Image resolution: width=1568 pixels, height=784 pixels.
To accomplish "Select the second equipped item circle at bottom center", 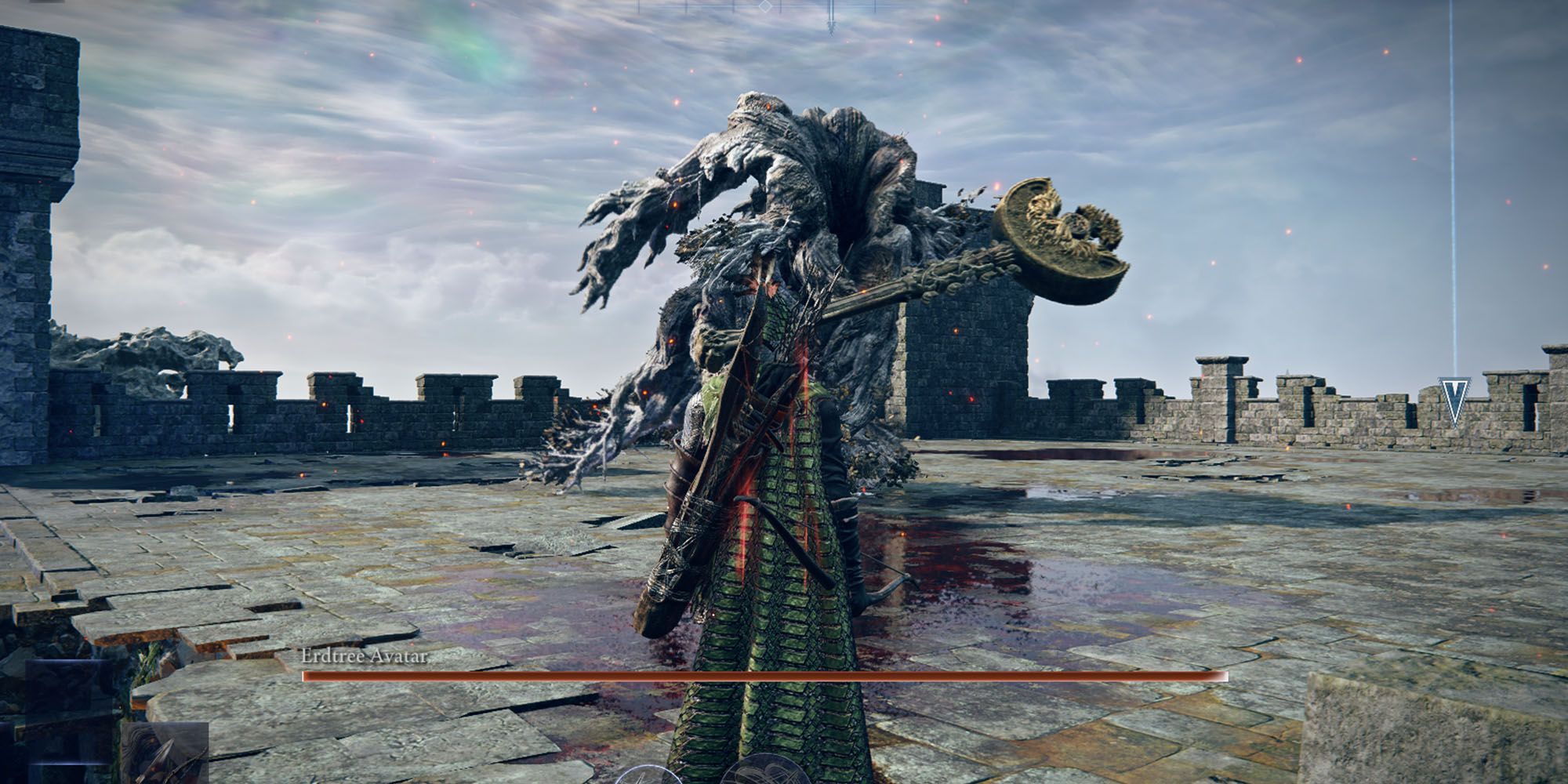I will pos(764,779).
